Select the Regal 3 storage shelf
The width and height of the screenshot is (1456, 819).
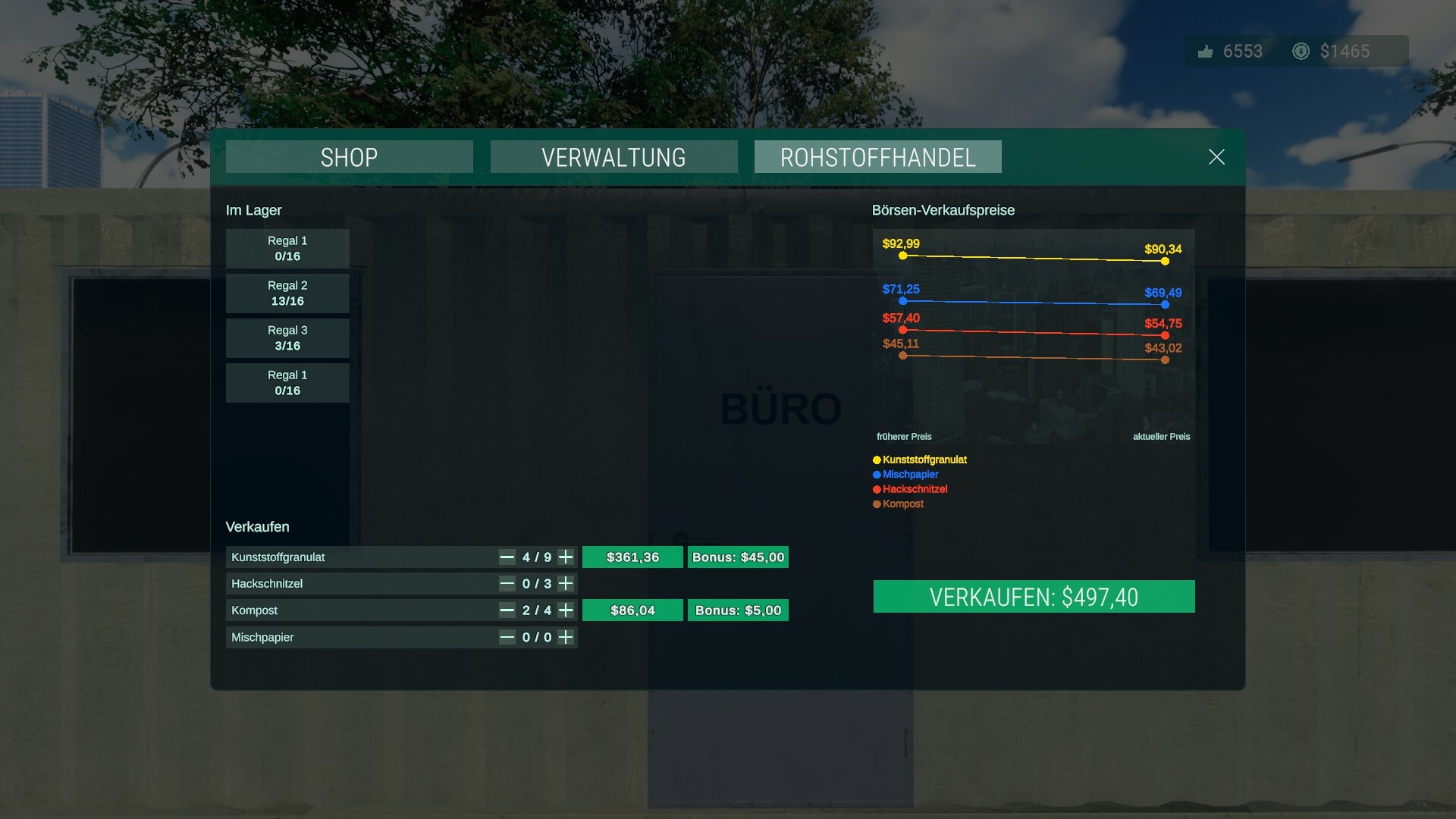coord(287,338)
